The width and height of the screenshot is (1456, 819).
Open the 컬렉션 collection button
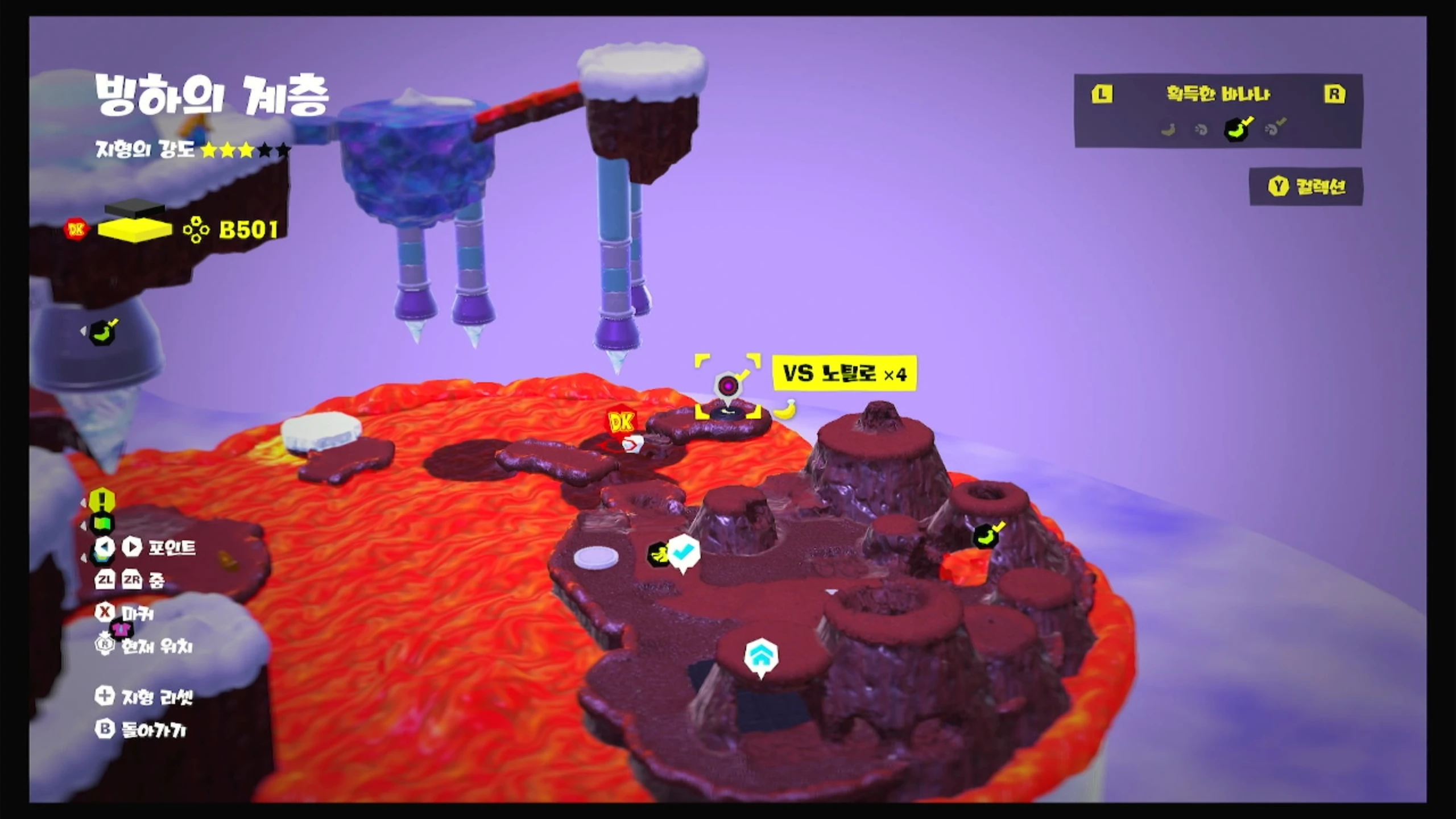tap(1306, 187)
